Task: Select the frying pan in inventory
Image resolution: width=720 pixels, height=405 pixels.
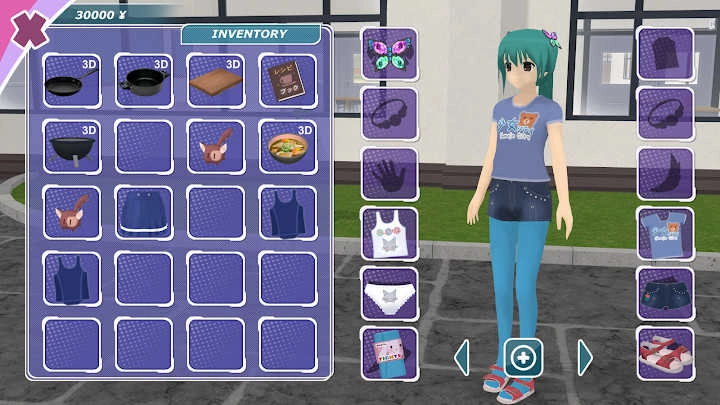Action: click(x=72, y=81)
